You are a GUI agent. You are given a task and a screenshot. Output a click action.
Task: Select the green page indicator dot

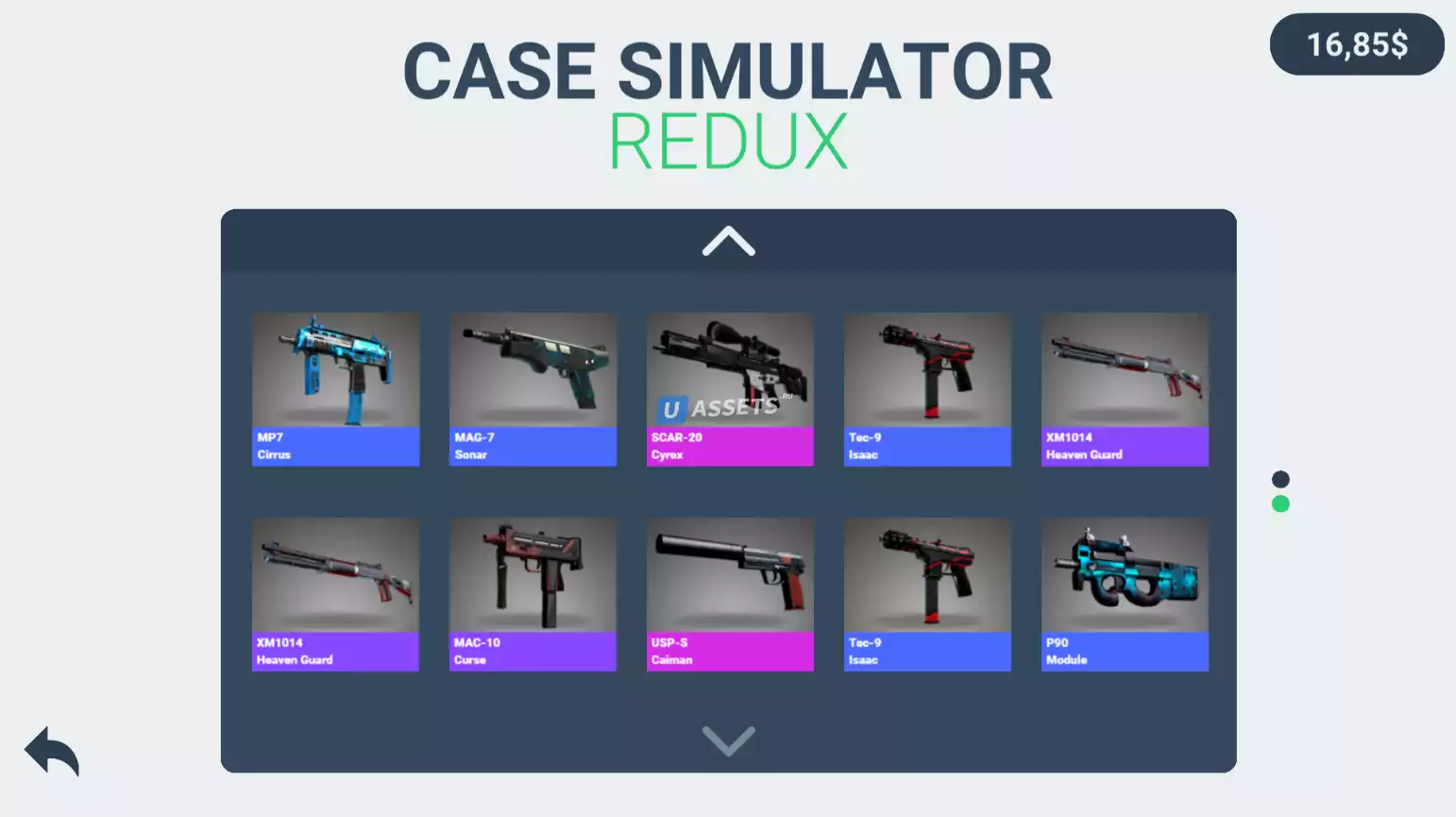[x=1280, y=504]
